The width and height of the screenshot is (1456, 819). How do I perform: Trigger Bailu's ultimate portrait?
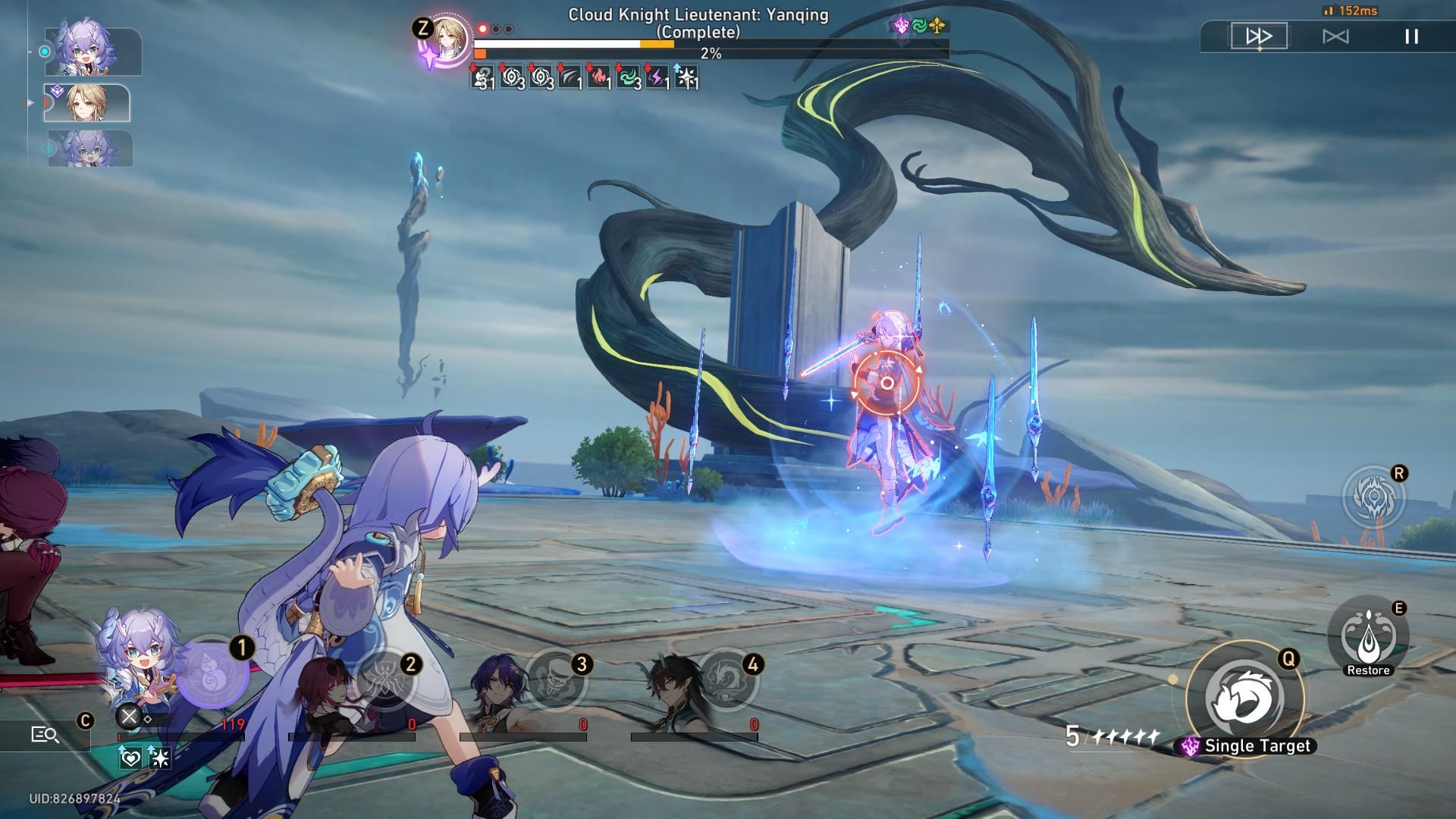tap(212, 673)
